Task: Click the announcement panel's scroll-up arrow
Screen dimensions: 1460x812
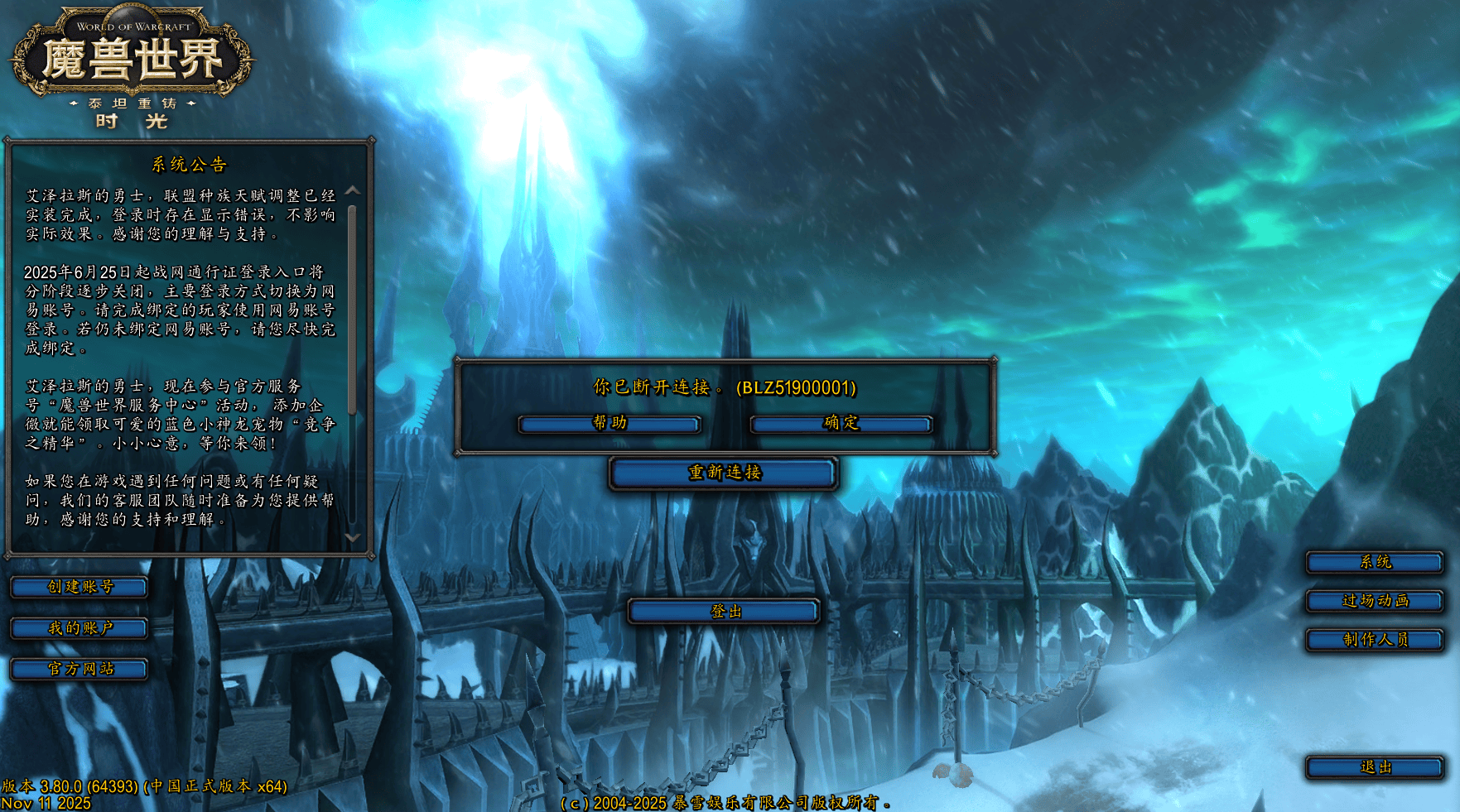Action: point(353,191)
